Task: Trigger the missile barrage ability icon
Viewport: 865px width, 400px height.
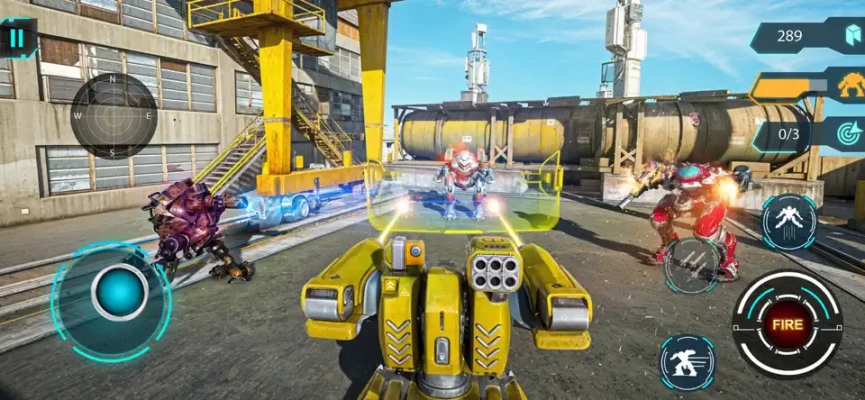Action: point(692,260)
